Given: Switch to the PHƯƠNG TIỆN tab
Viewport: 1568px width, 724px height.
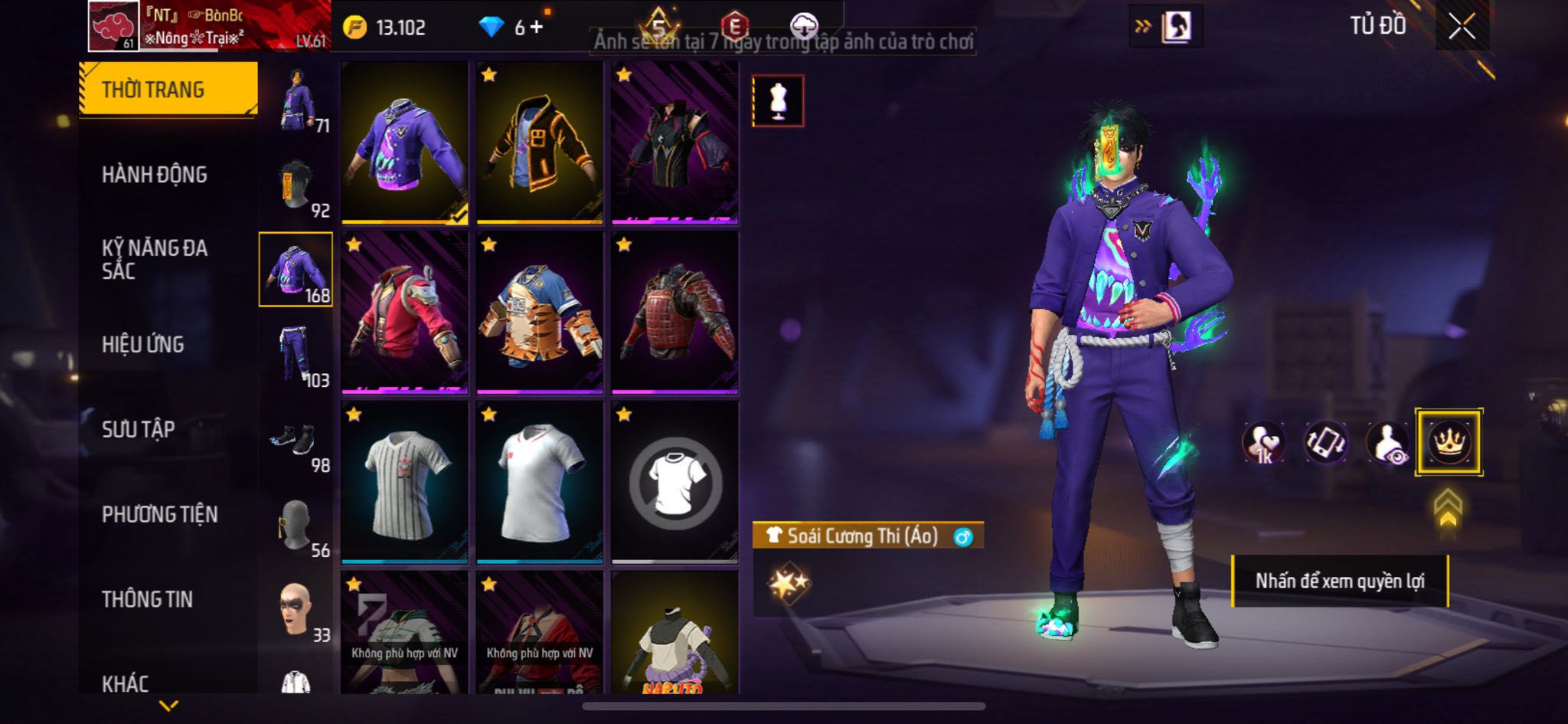Looking at the screenshot, I should [160, 514].
